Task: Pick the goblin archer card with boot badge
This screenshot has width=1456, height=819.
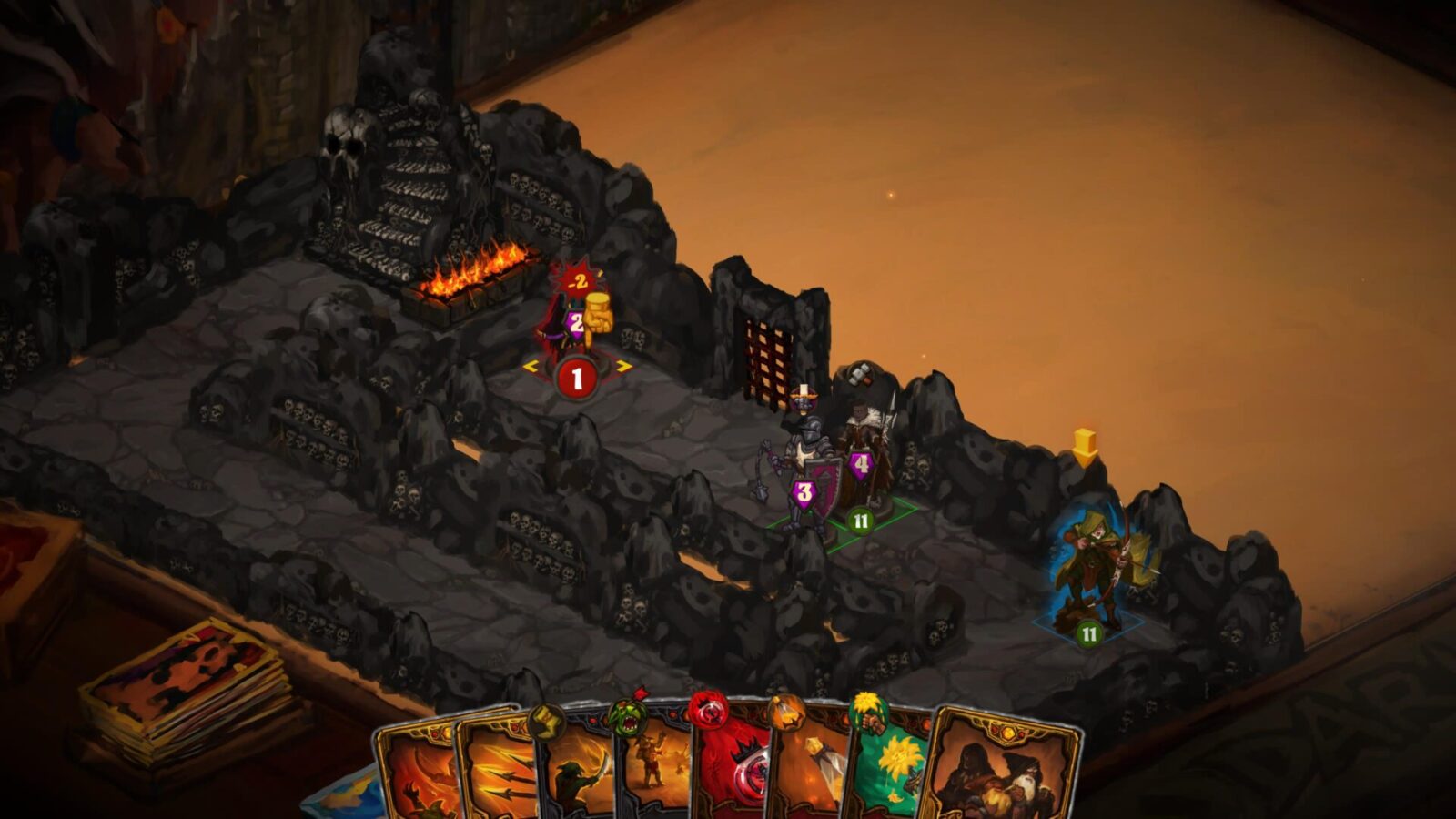Action: (x=575, y=769)
